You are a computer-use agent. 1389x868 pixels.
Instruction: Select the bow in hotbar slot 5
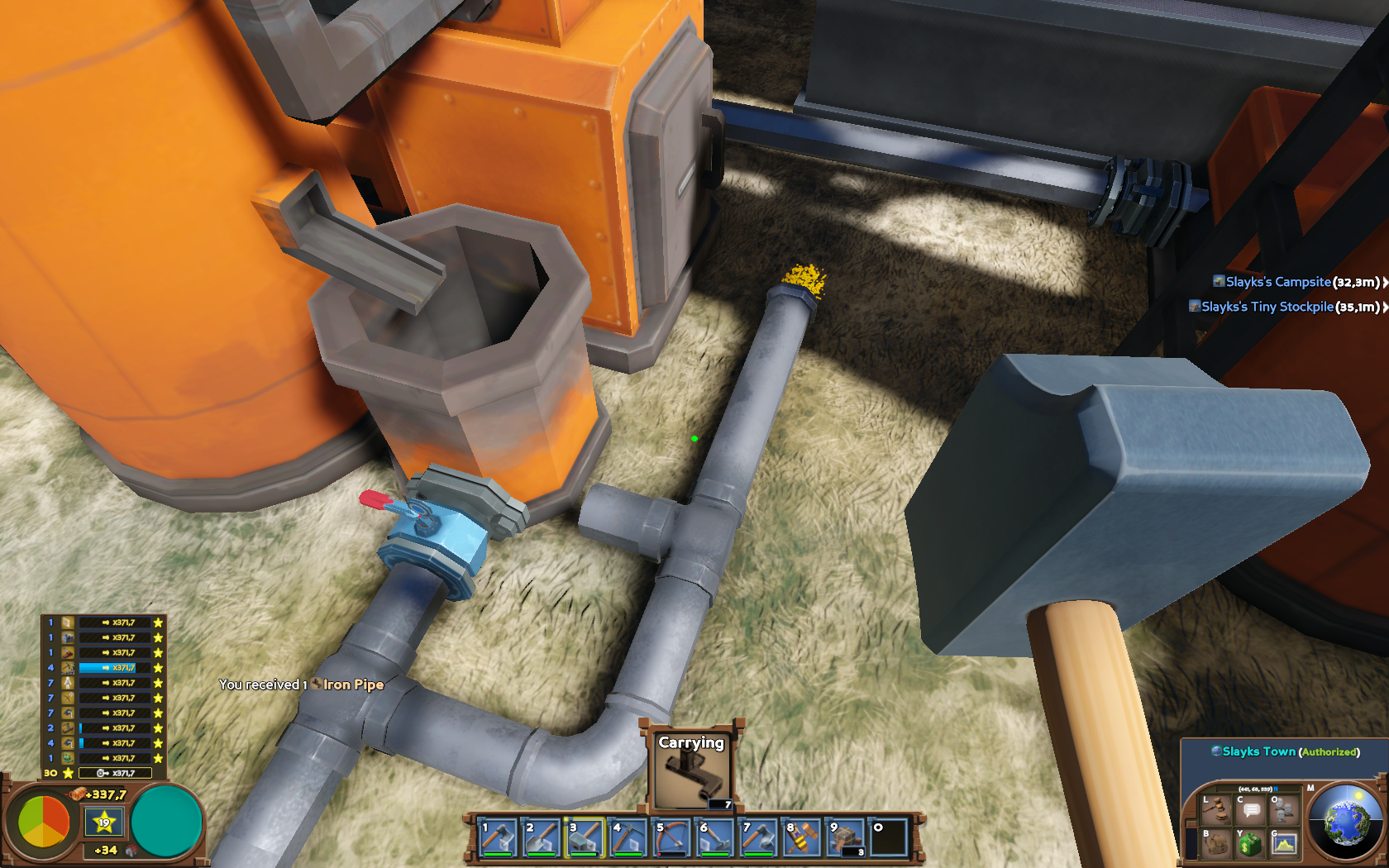[671, 837]
